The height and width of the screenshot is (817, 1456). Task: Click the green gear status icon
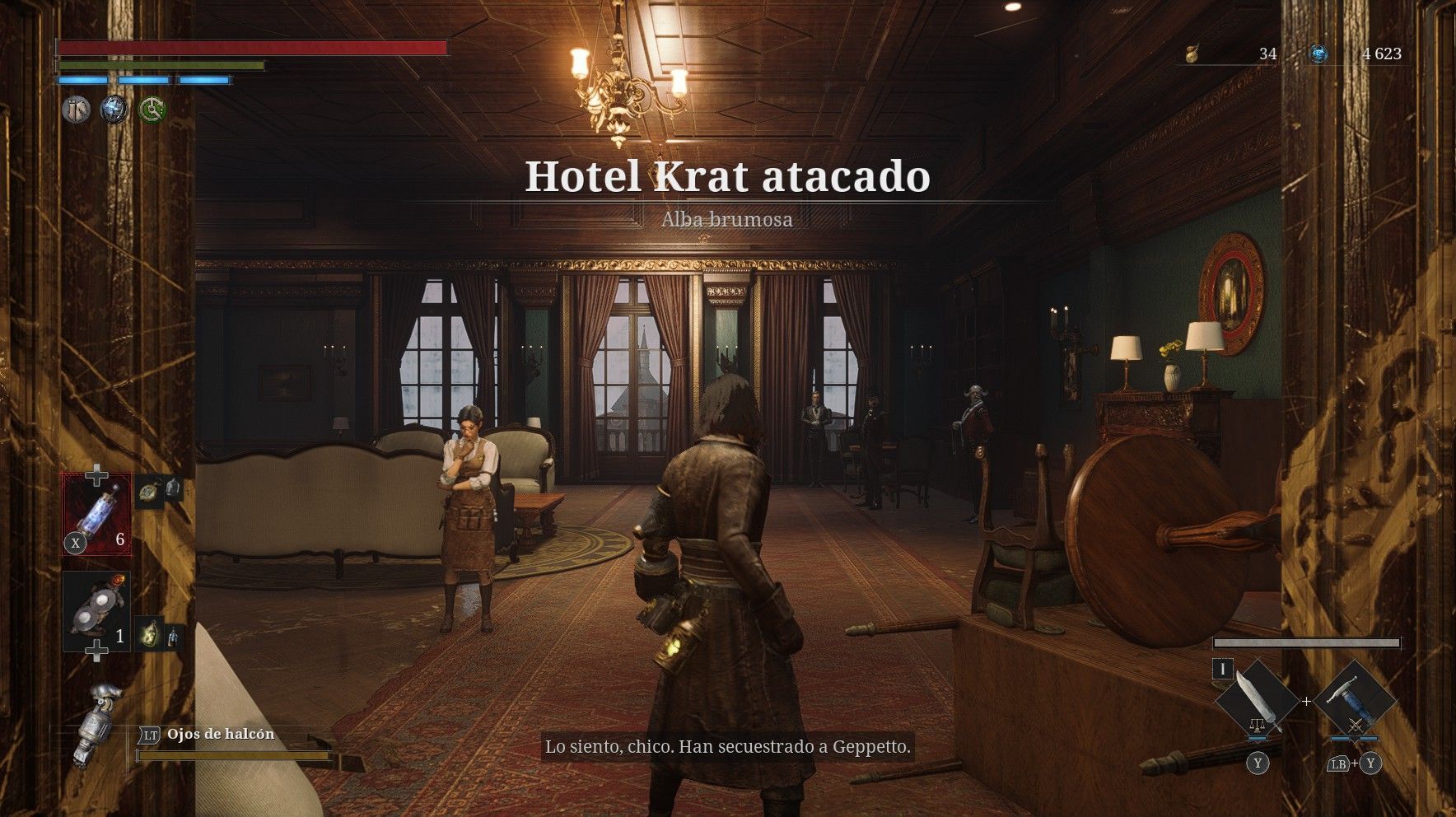152,110
